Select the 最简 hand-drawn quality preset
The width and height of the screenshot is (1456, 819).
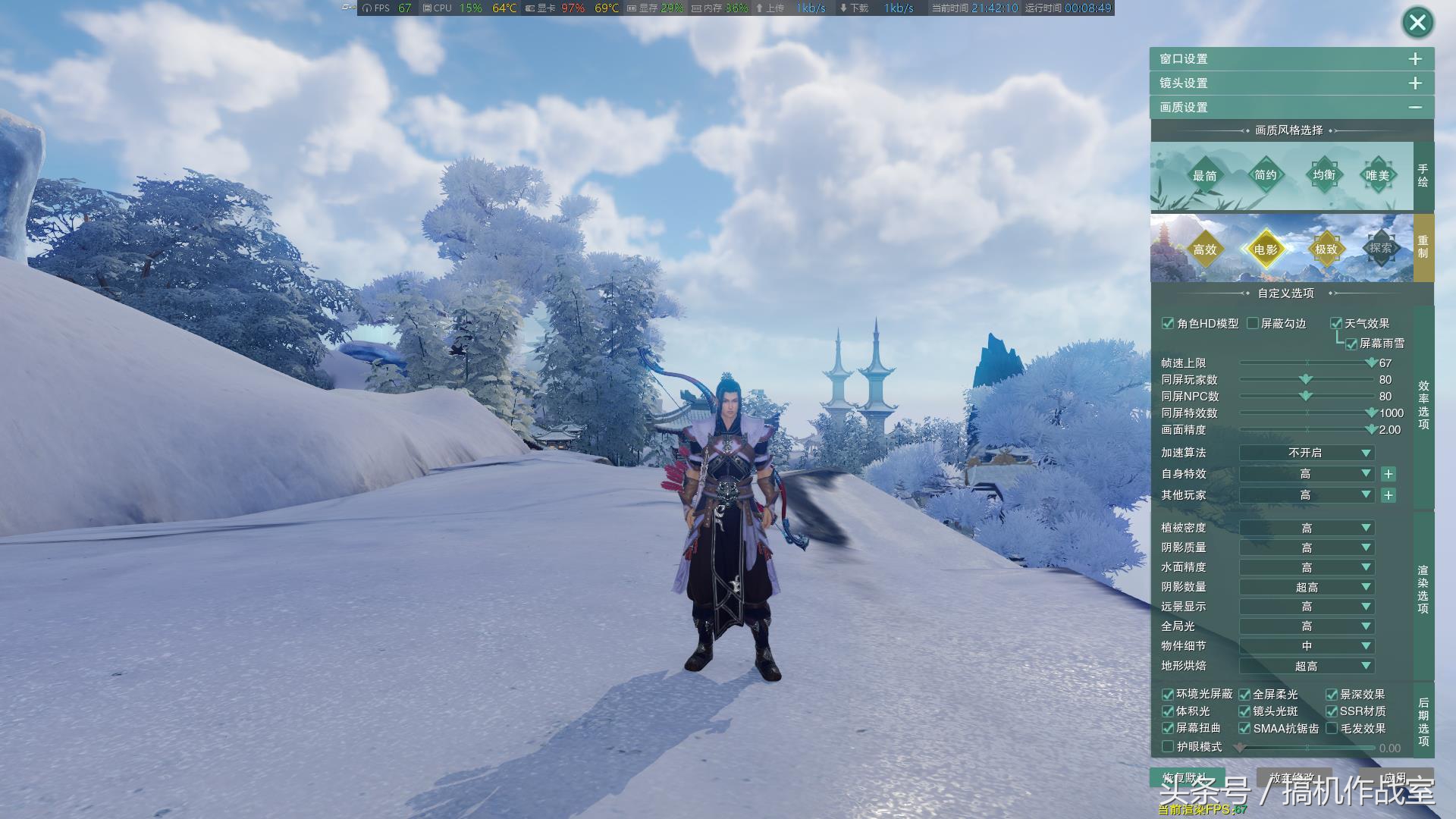[1204, 176]
